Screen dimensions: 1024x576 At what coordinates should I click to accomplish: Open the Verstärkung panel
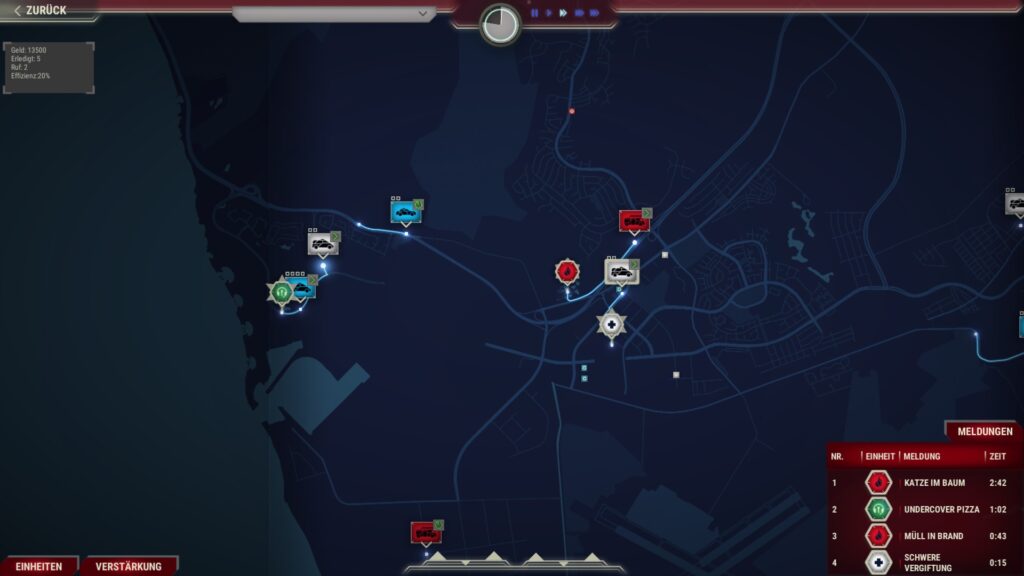click(x=129, y=566)
